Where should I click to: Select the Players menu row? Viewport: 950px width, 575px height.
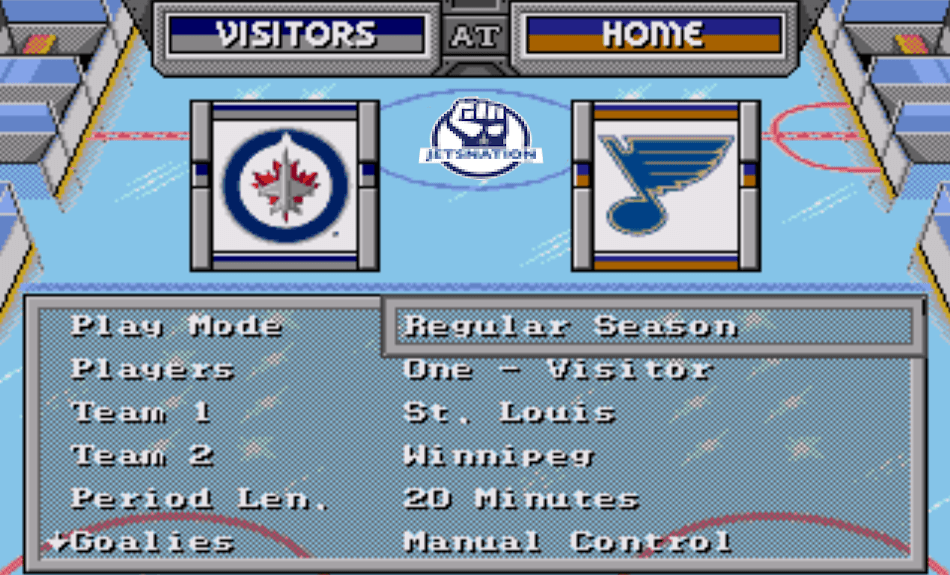point(152,369)
